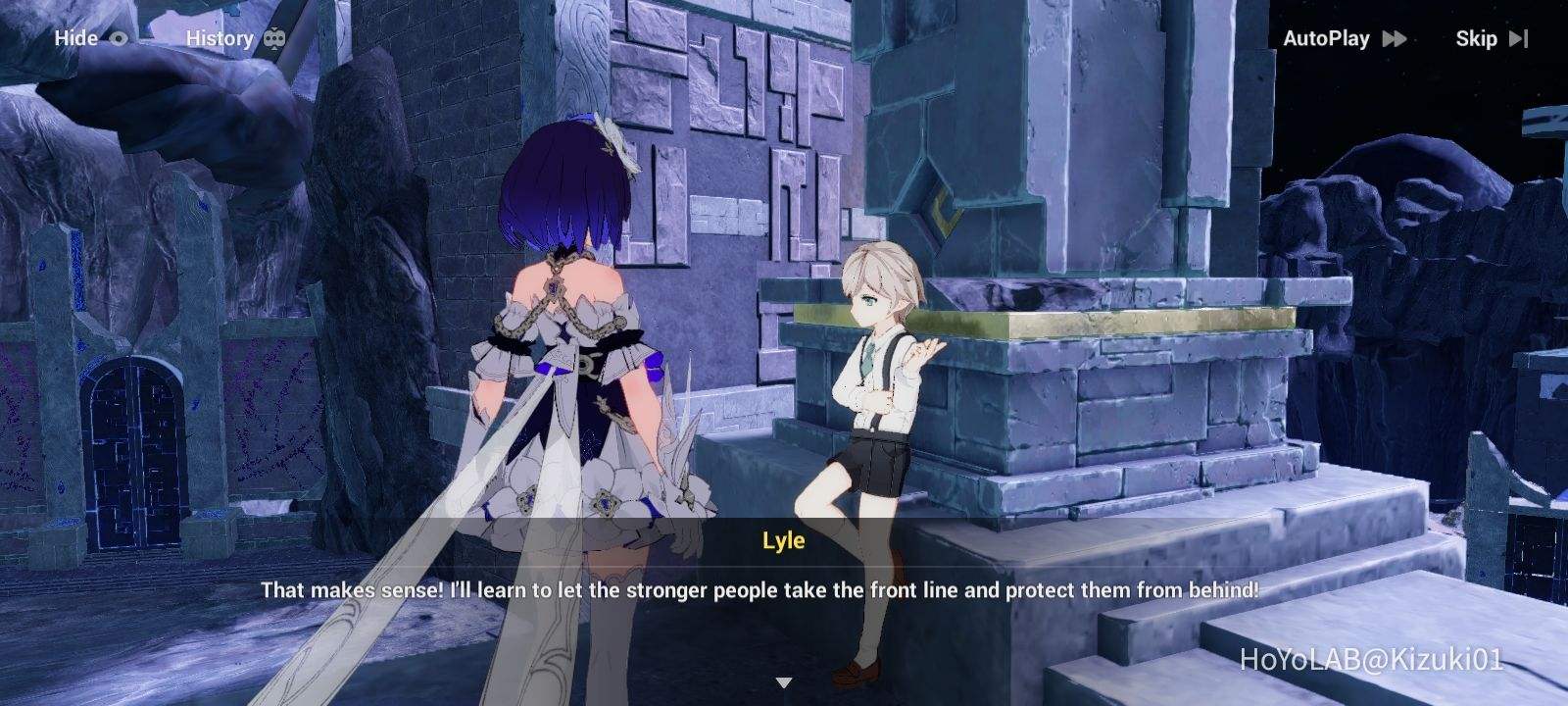Select the fast-forward playback icon
Image resolution: width=1568 pixels, height=706 pixels.
click(x=1396, y=39)
